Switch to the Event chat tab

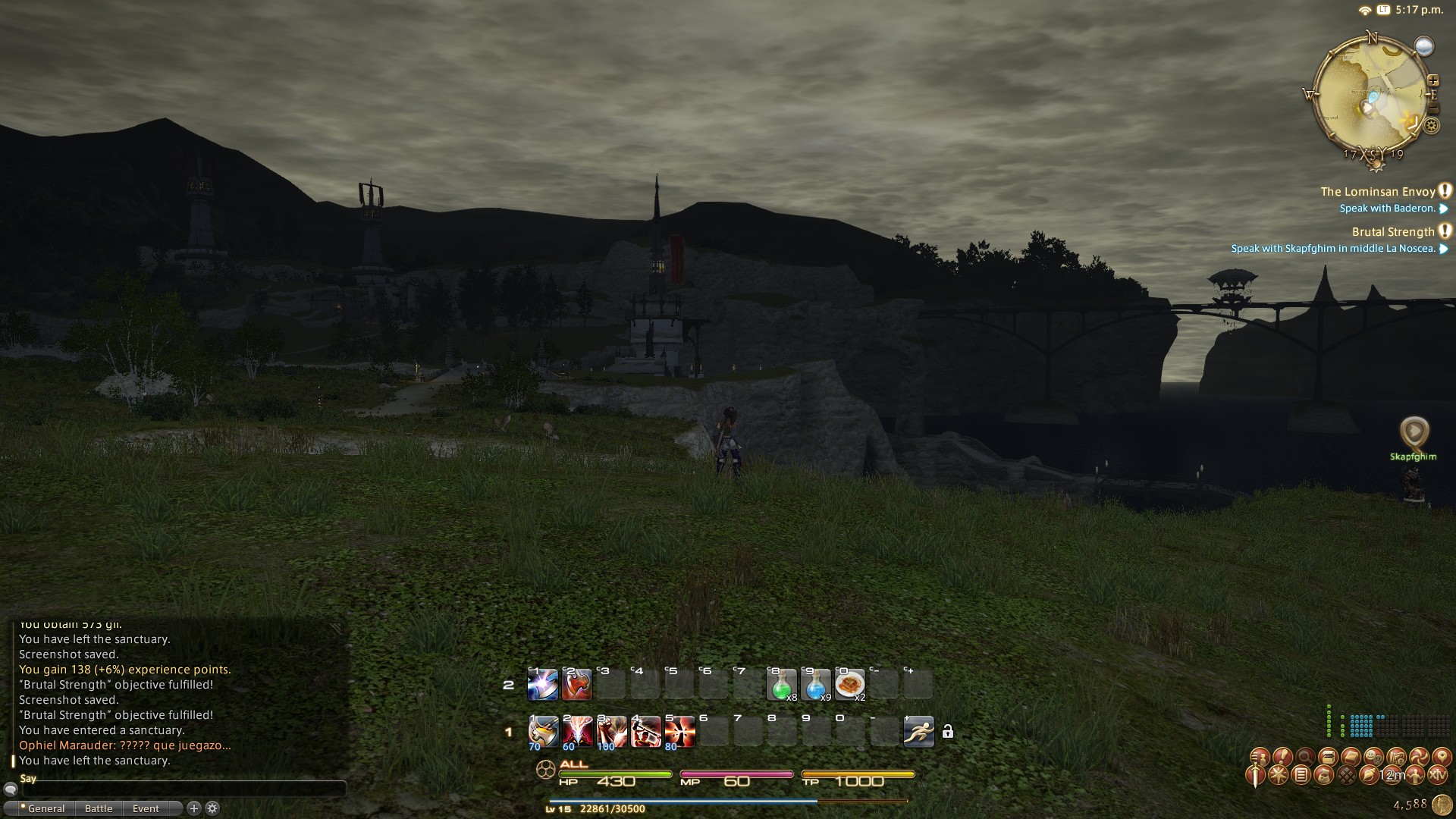tap(146, 808)
